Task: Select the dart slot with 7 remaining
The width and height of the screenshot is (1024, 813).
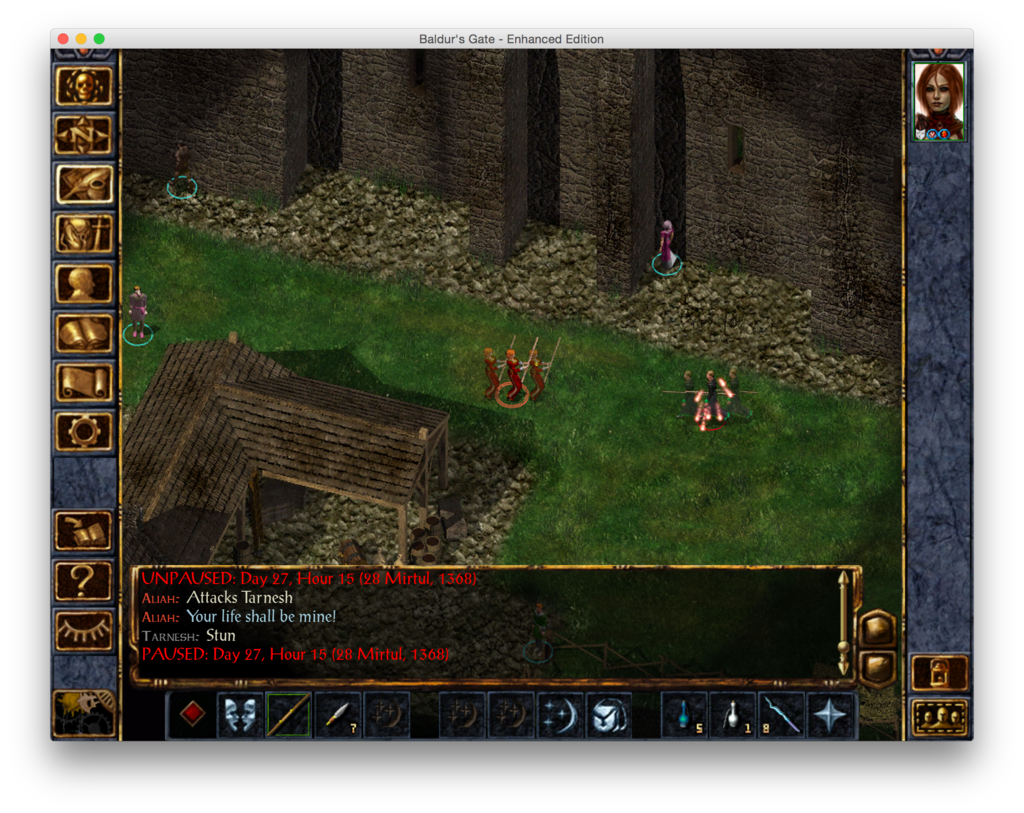Action: pyautogui.click(x=337, y=715)
